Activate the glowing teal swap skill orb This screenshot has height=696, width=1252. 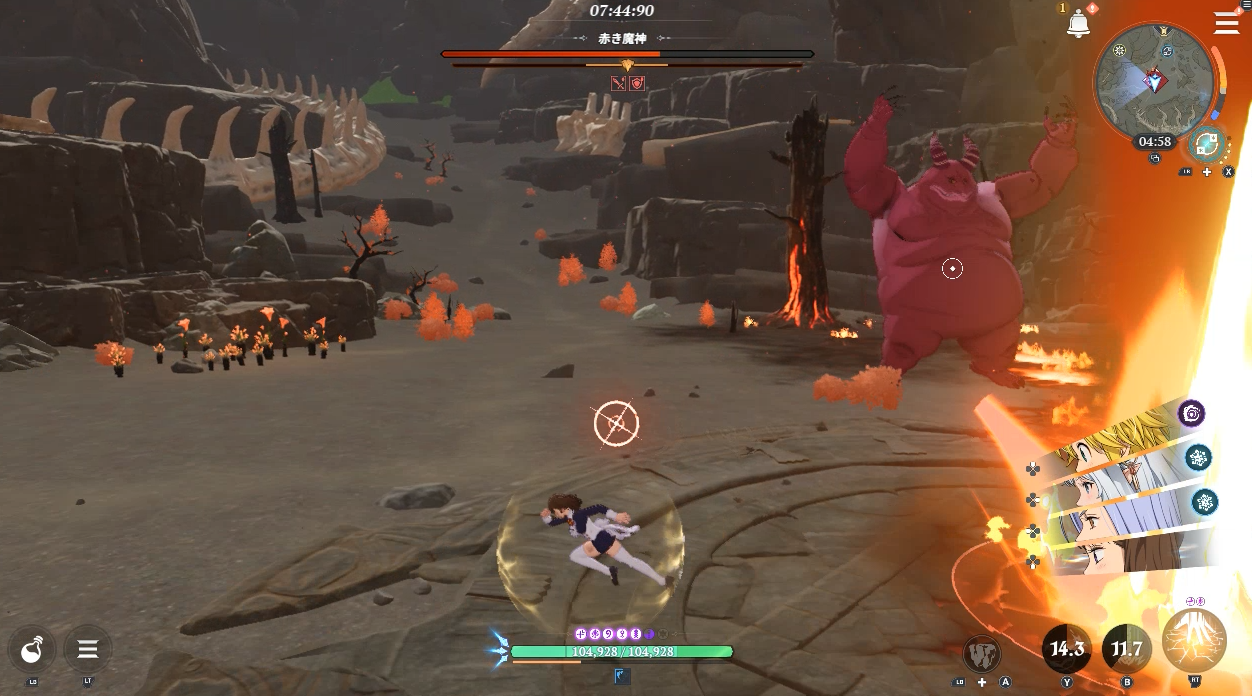(x=1207, y=144)
